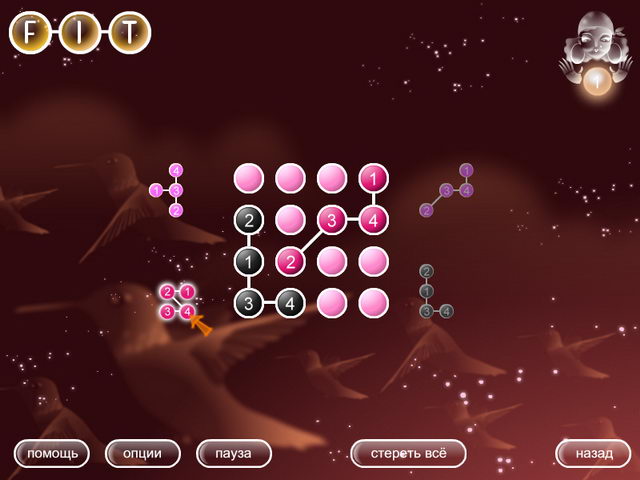The width and height of the screenshot is (640, 480).
Task: Go back with the назад button
Action: (x=593, y=453)
